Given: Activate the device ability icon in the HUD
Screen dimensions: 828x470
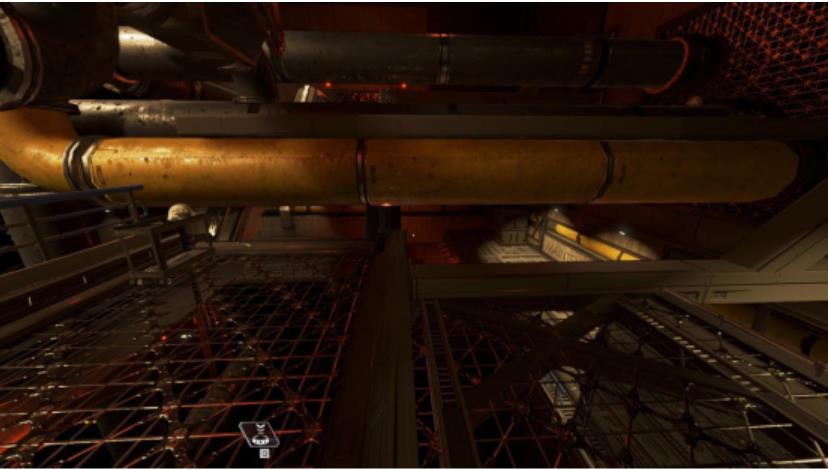Looking at the screenshot, I should pos(258,434).
